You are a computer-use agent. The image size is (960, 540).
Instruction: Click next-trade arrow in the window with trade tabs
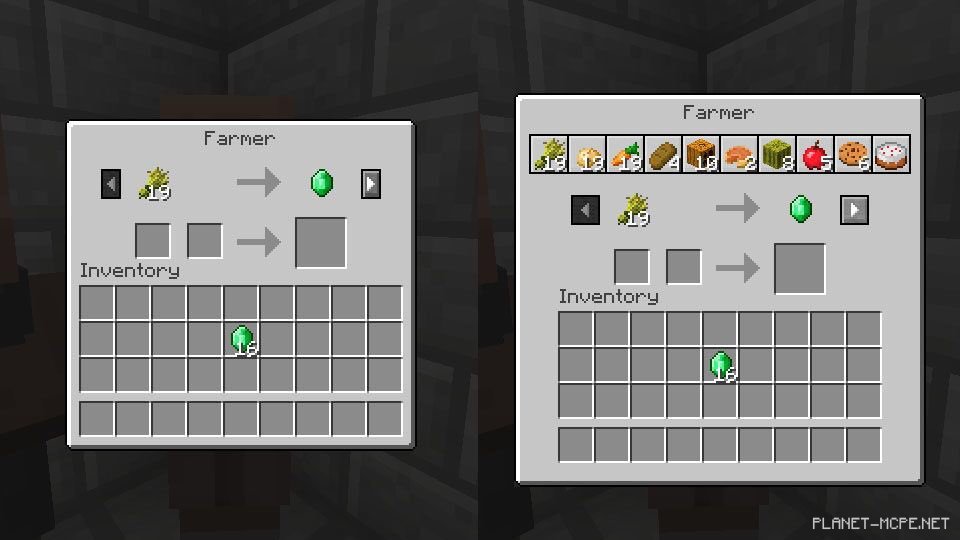(x=854, y=210)
